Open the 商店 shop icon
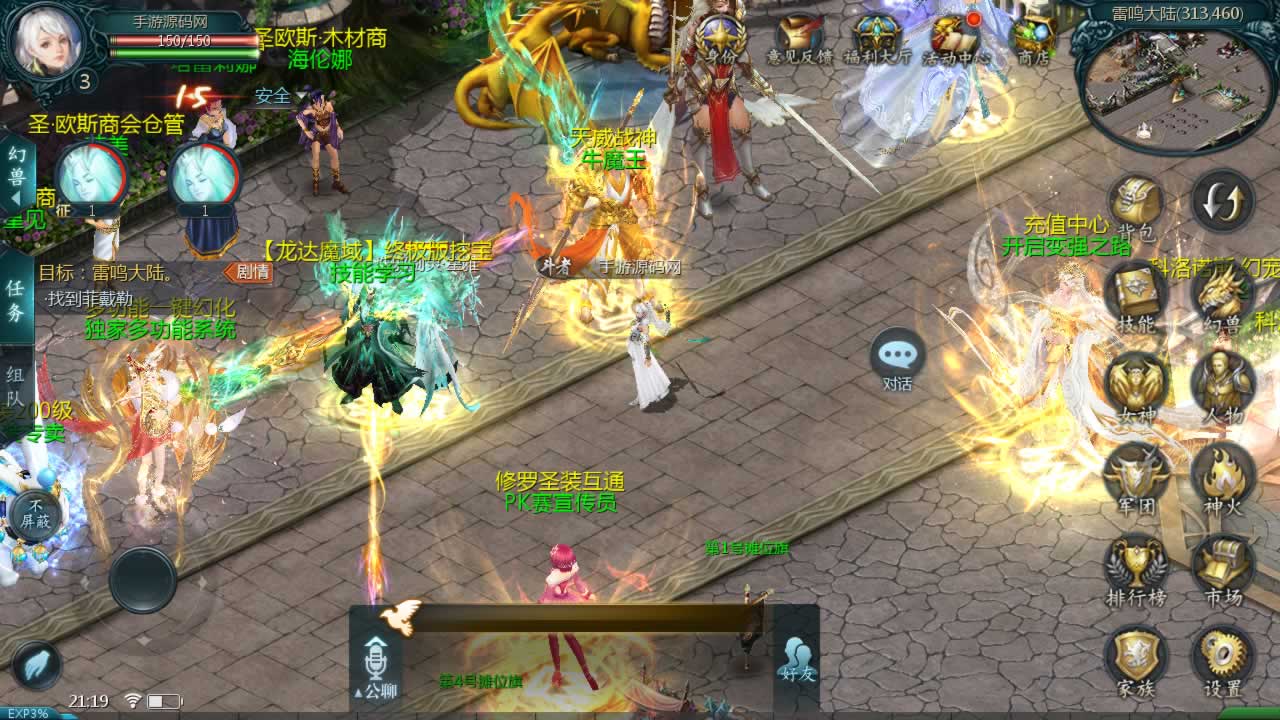 (x=1033, y=40)
